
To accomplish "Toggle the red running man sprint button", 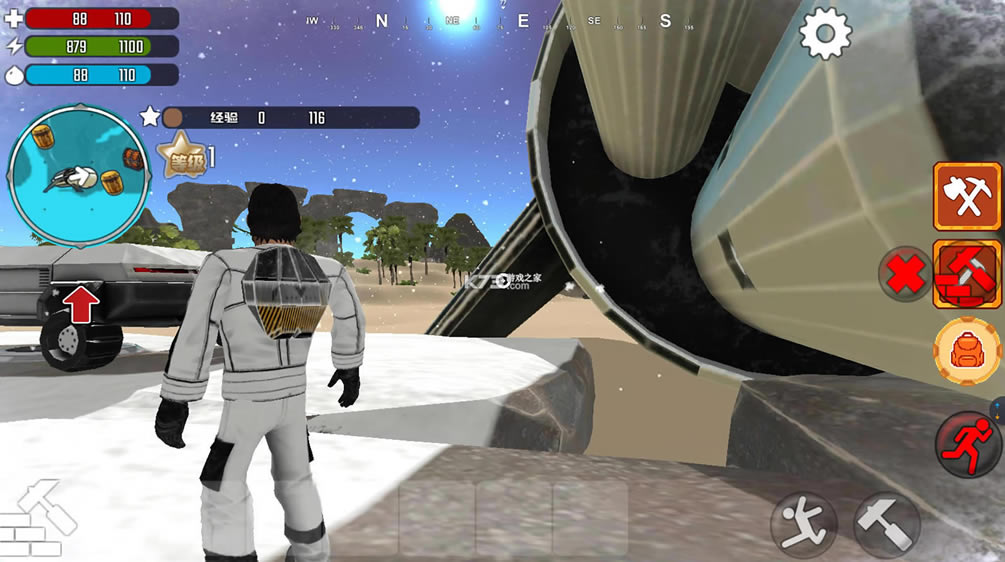I will coord(968,444).
